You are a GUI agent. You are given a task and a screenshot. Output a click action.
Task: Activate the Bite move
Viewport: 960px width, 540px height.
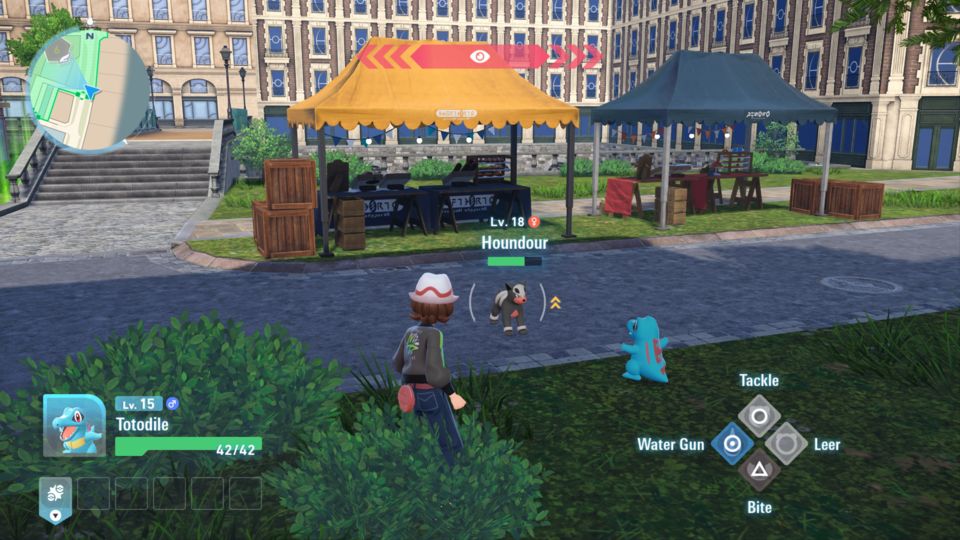(759, 469)
